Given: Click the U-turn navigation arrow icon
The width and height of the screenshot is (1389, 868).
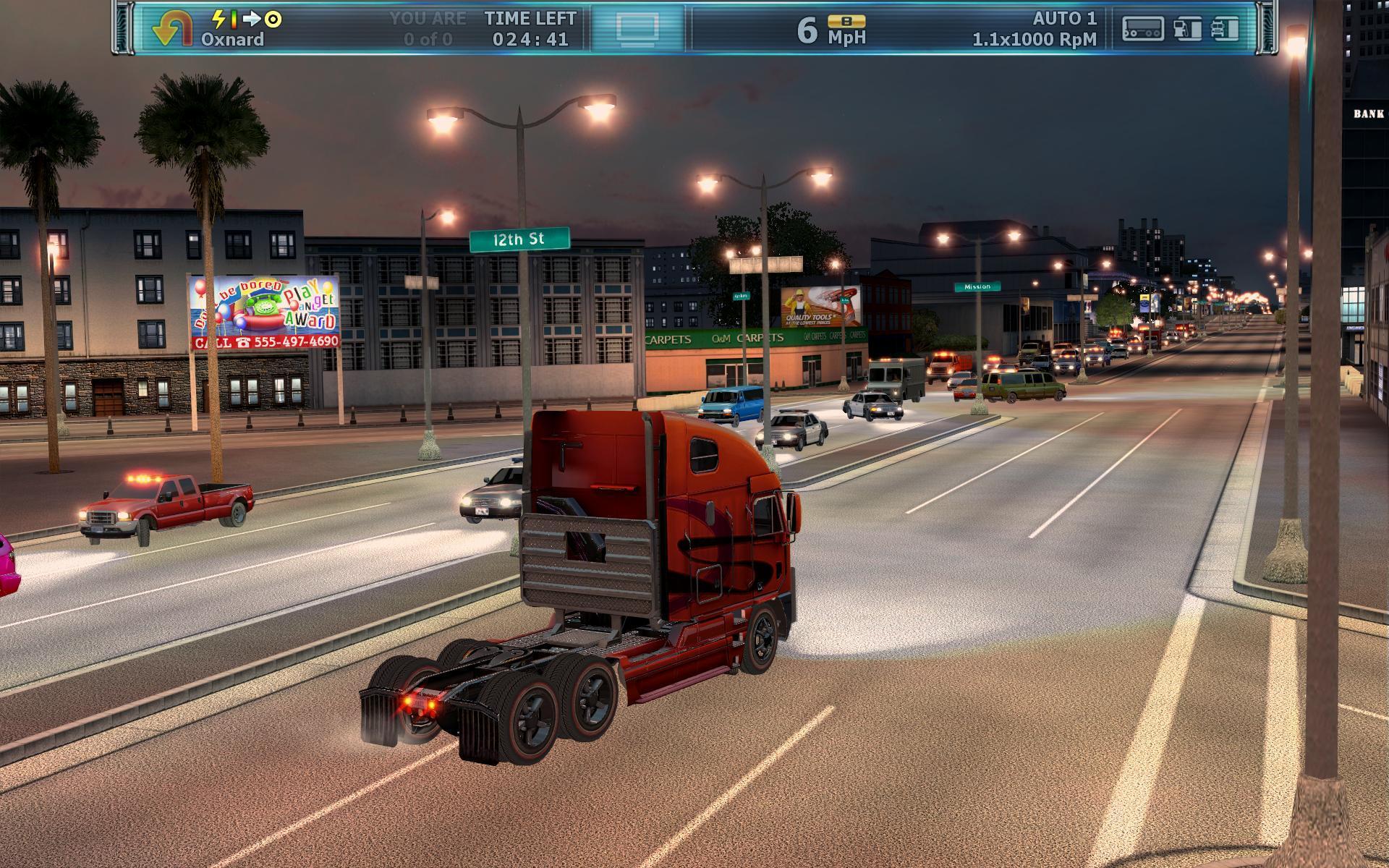Looking at the screenshot, I should coord(171,30).
